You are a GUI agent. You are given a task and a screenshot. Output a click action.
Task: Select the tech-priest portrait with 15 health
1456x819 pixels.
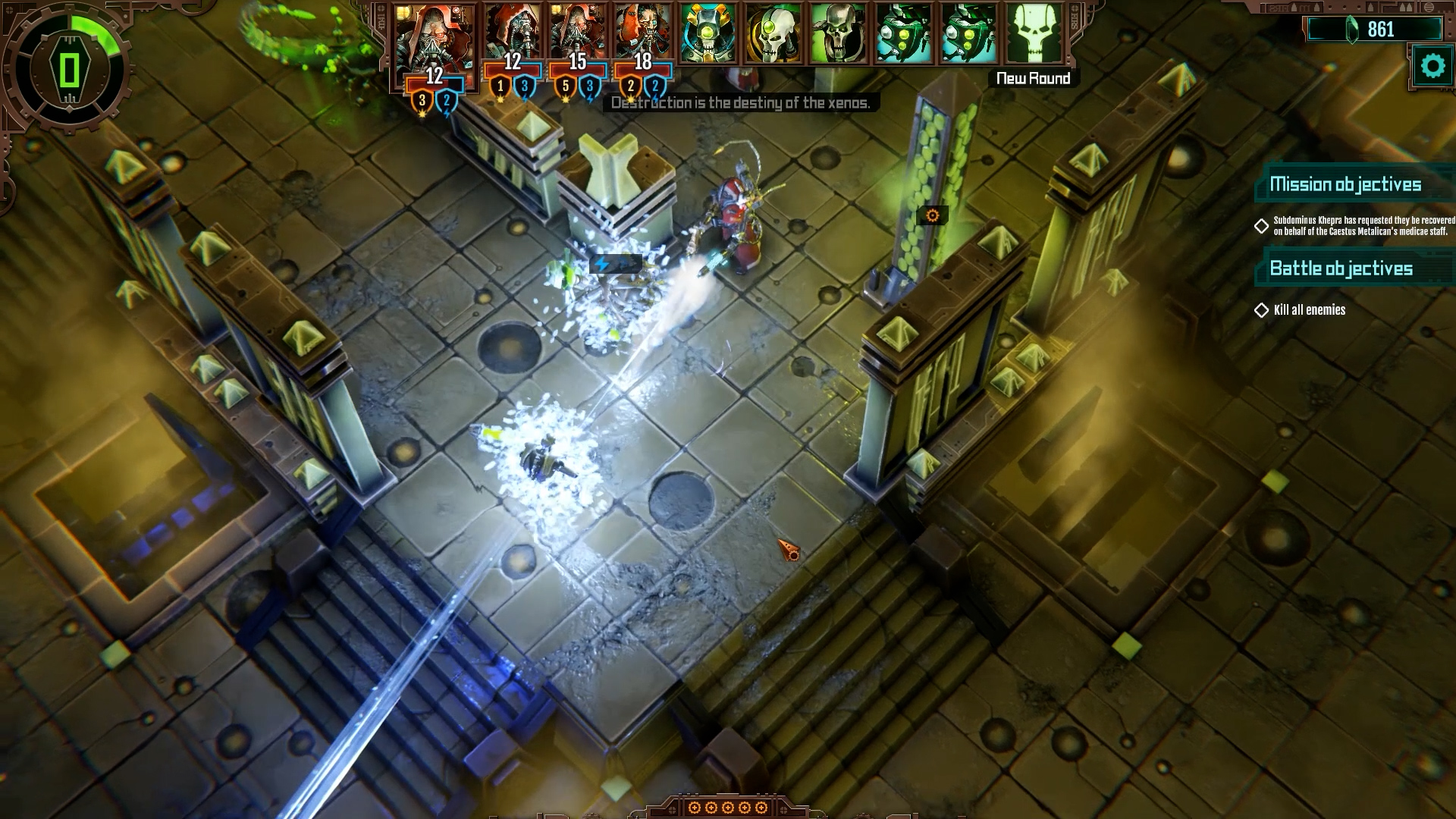tap(577, 32)
